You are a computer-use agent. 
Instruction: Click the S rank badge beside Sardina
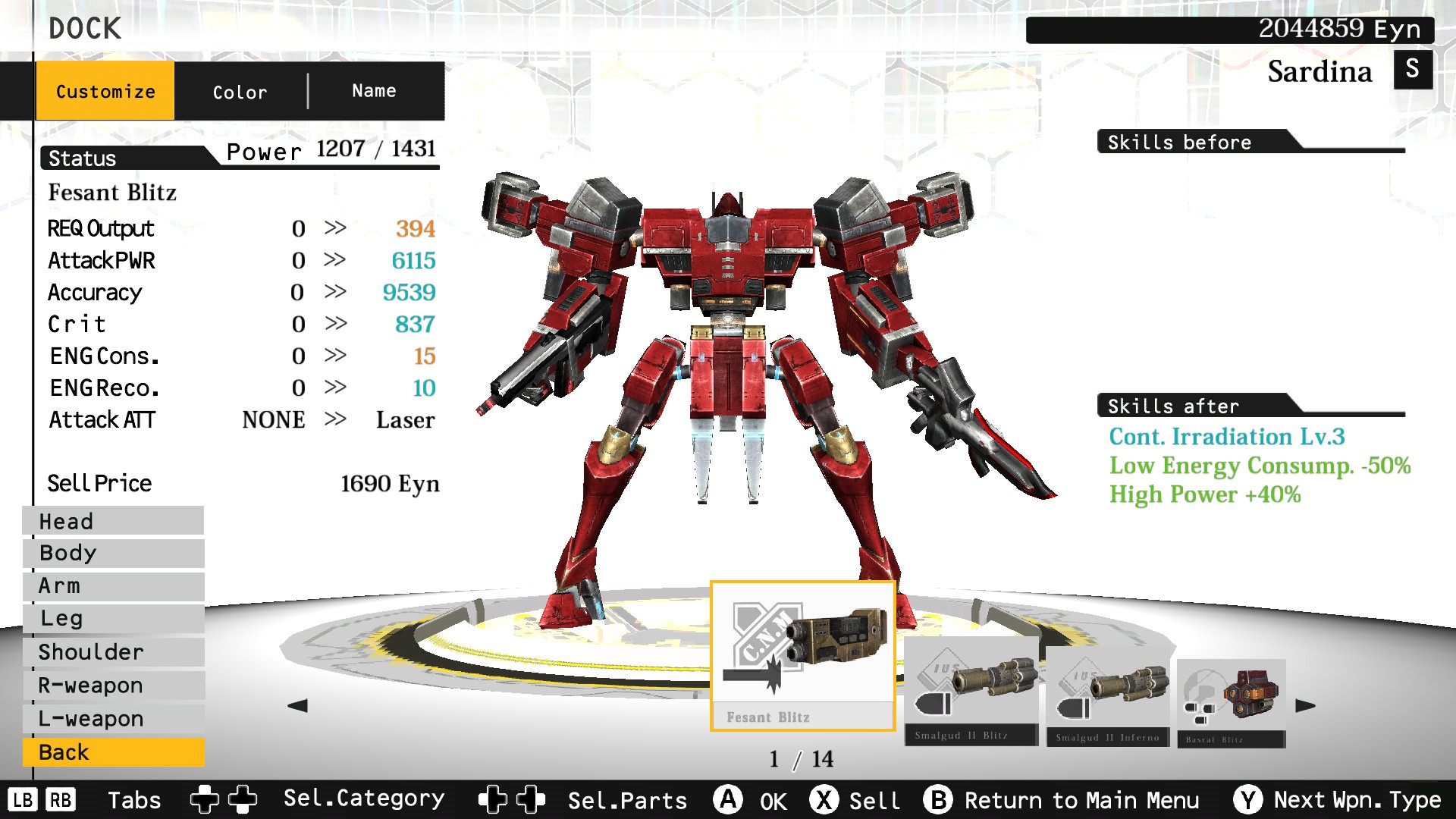click(x=1412, y=71)
